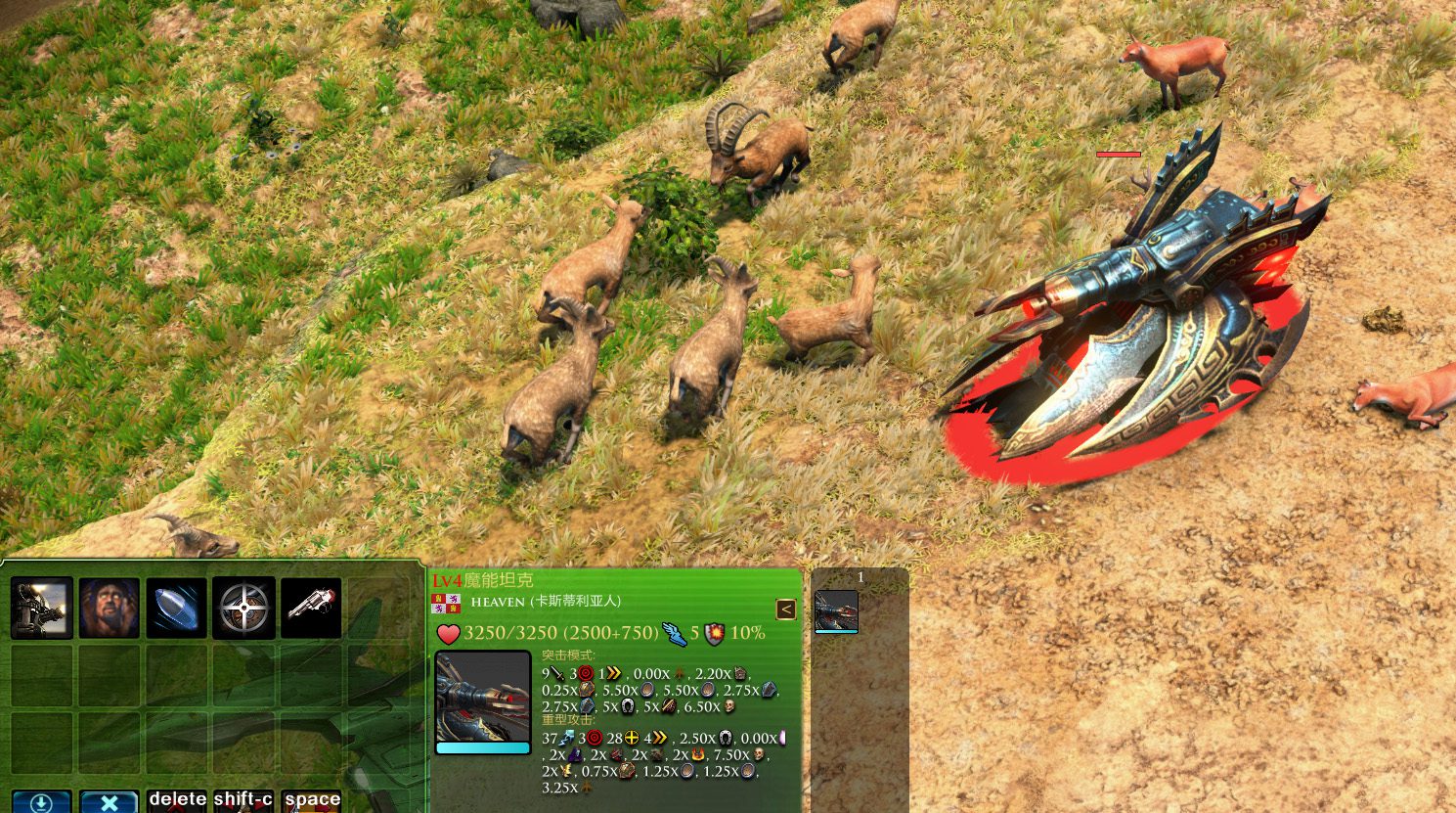Activate the blue shell projectile ability
Viewport: 1456px width, 813px height.
click(177, 608)
